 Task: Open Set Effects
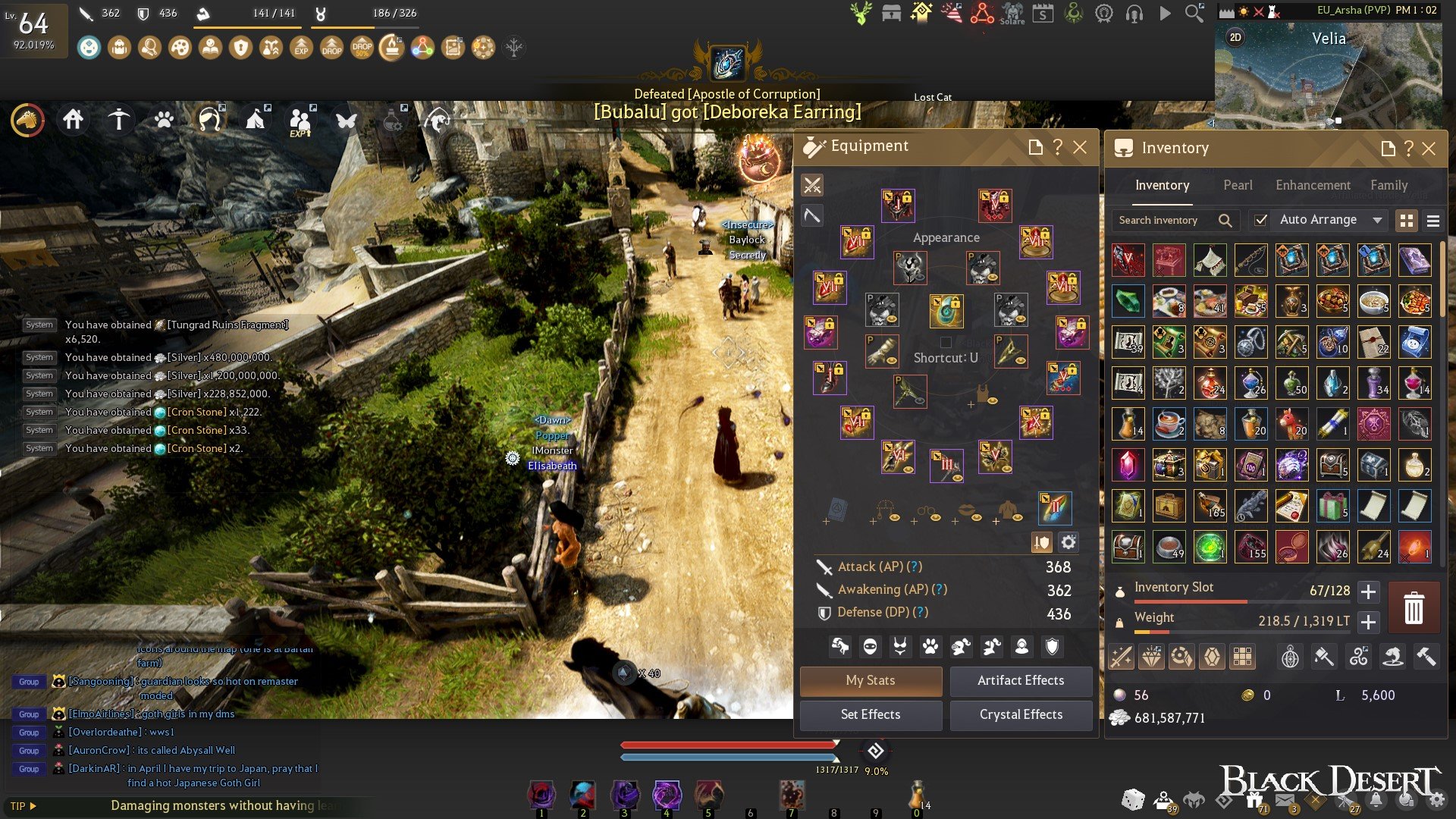point(871,714)
